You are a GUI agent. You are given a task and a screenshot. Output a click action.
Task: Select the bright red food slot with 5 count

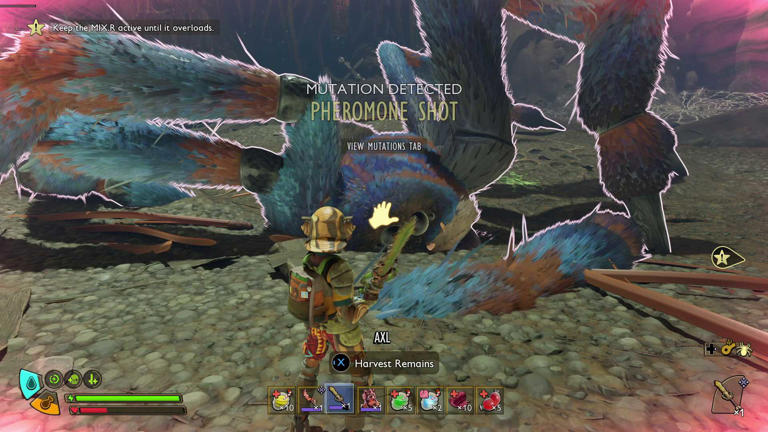tap(489, 400)
